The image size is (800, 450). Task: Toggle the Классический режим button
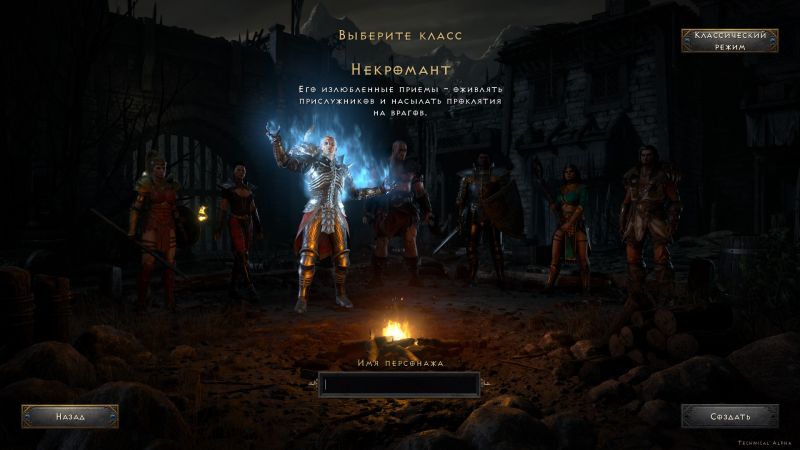730,41
